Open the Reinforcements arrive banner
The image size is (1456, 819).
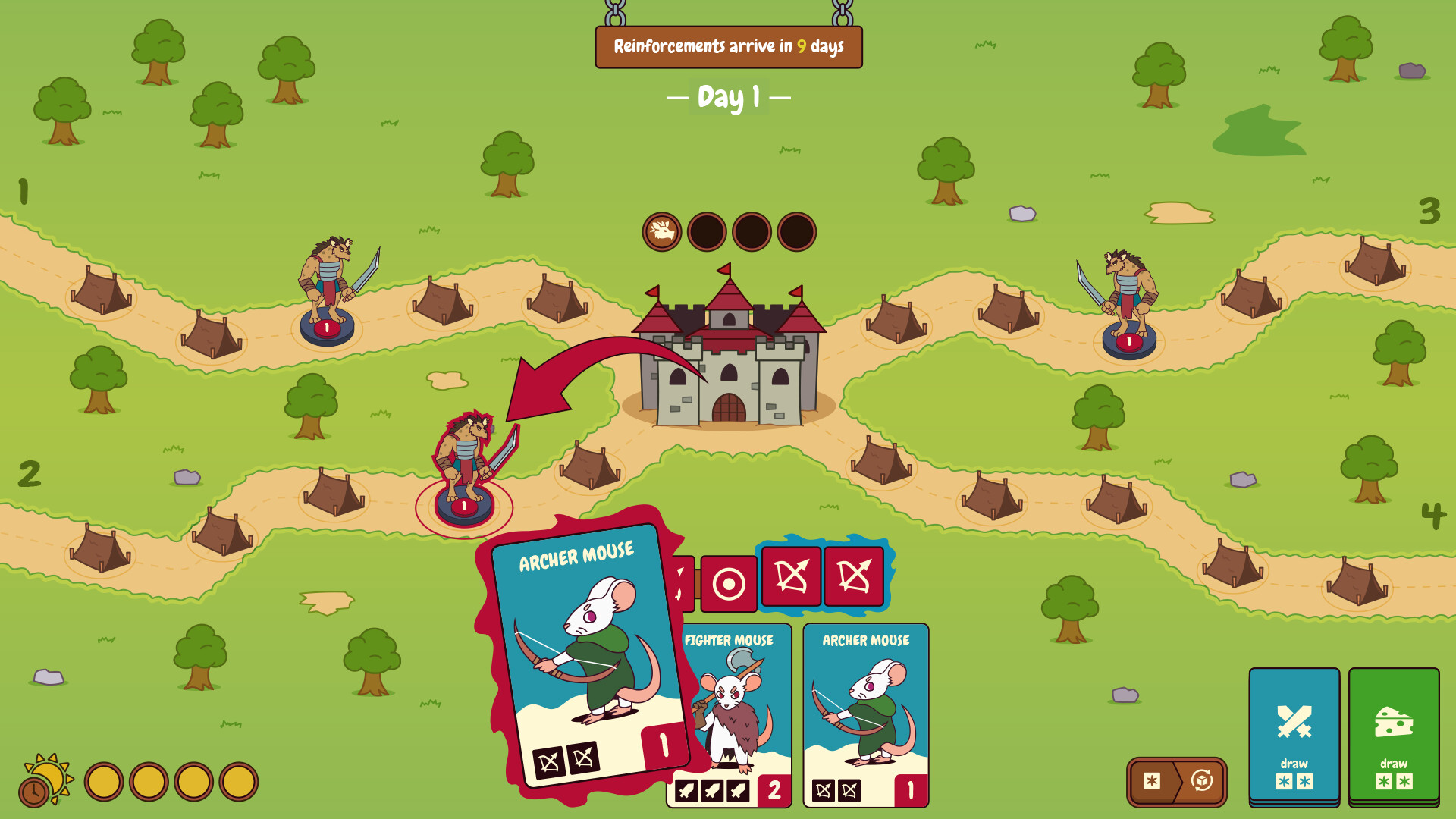tap(728, 47)
